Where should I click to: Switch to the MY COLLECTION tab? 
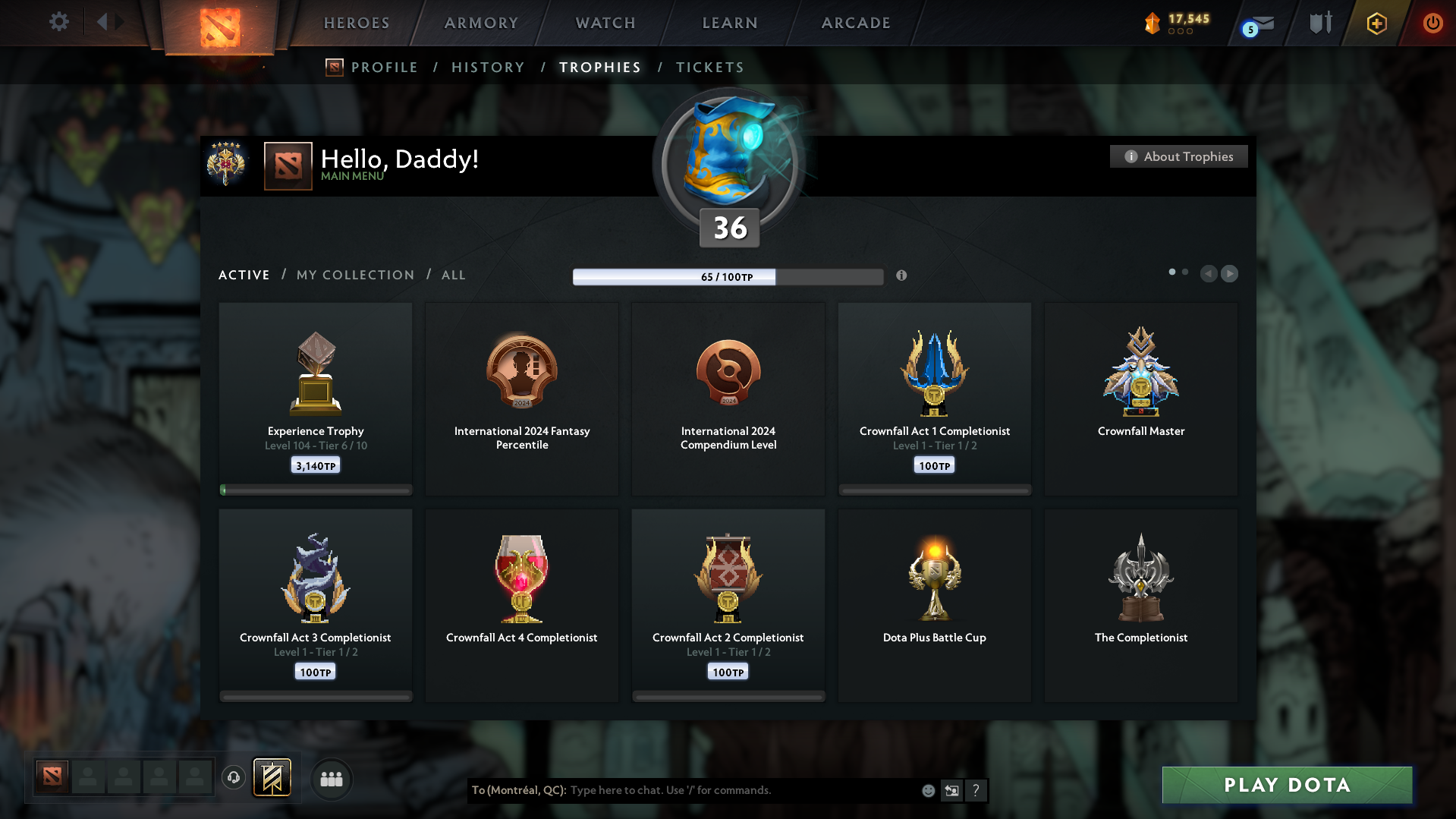pyautogui.click(x=354, y=275)
